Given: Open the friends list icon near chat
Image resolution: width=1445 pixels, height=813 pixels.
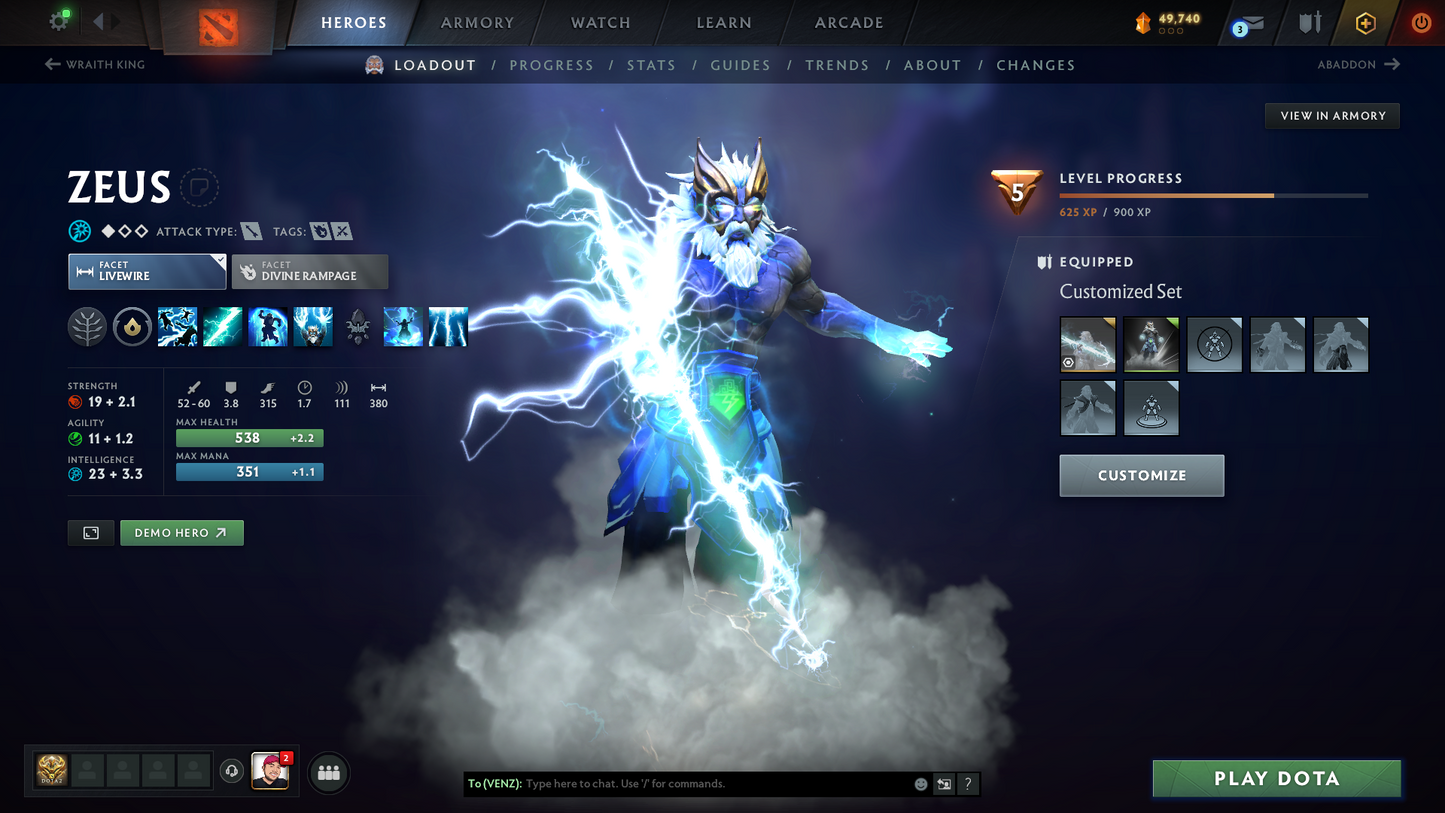Looking at the screenshot, I should [x=328, y=771].
